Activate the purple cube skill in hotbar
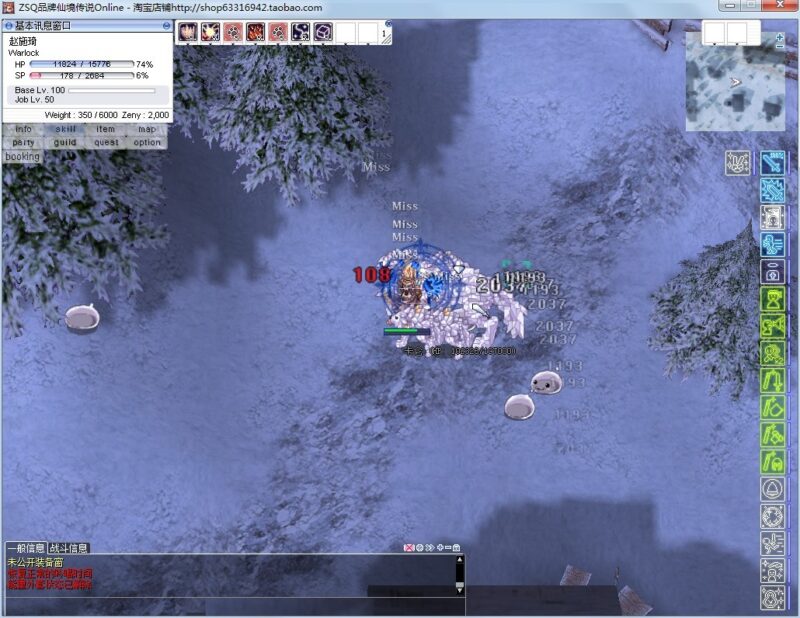 pos(323,33)
